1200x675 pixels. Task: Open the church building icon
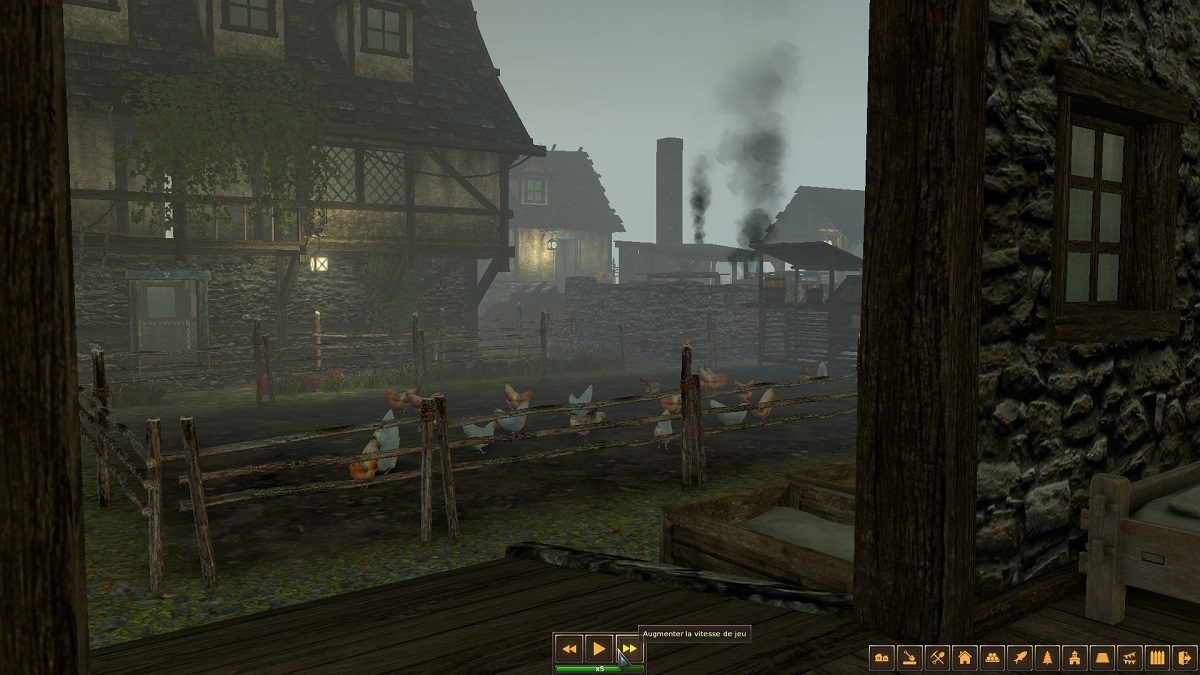[x=1076, y=658]
